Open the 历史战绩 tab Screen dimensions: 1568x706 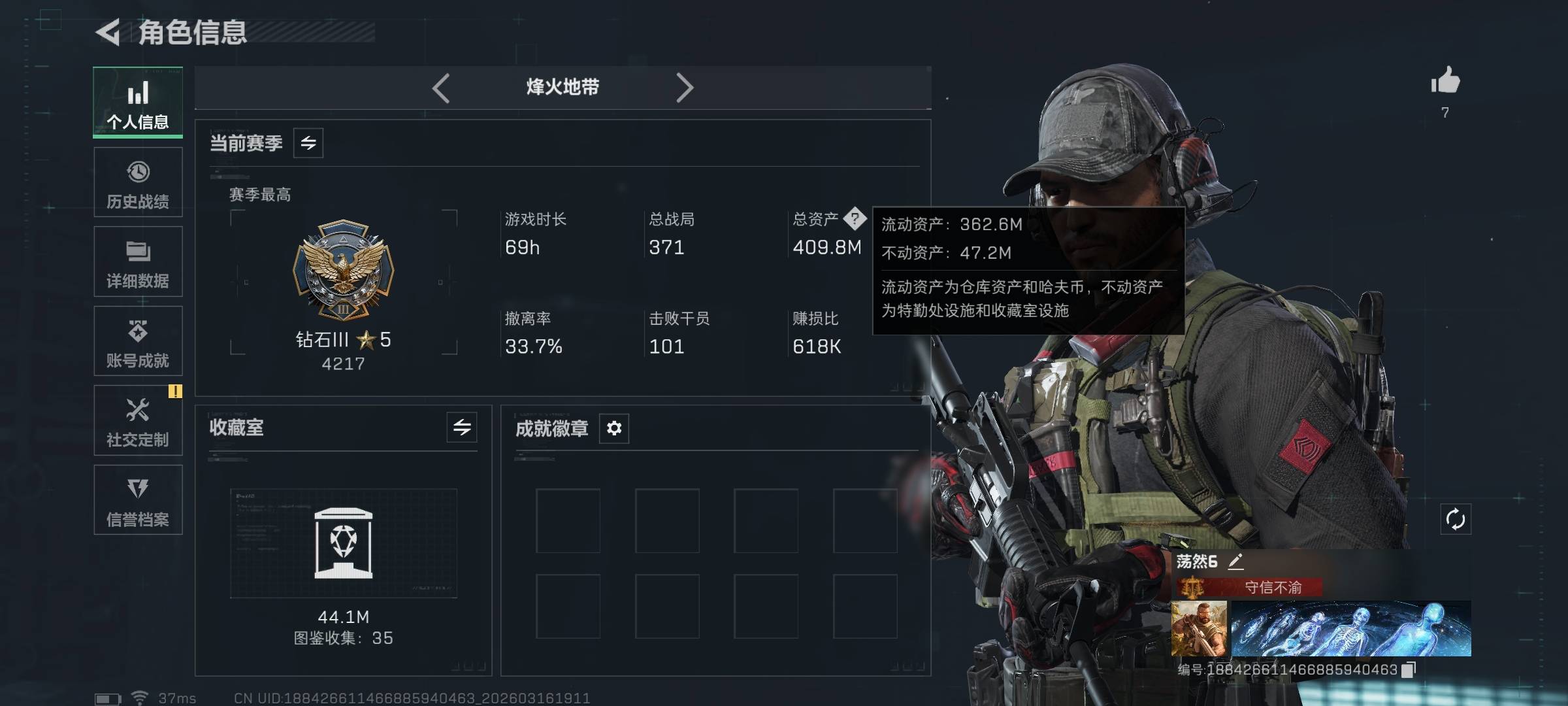pyautogui.click(x=138, y=182)
